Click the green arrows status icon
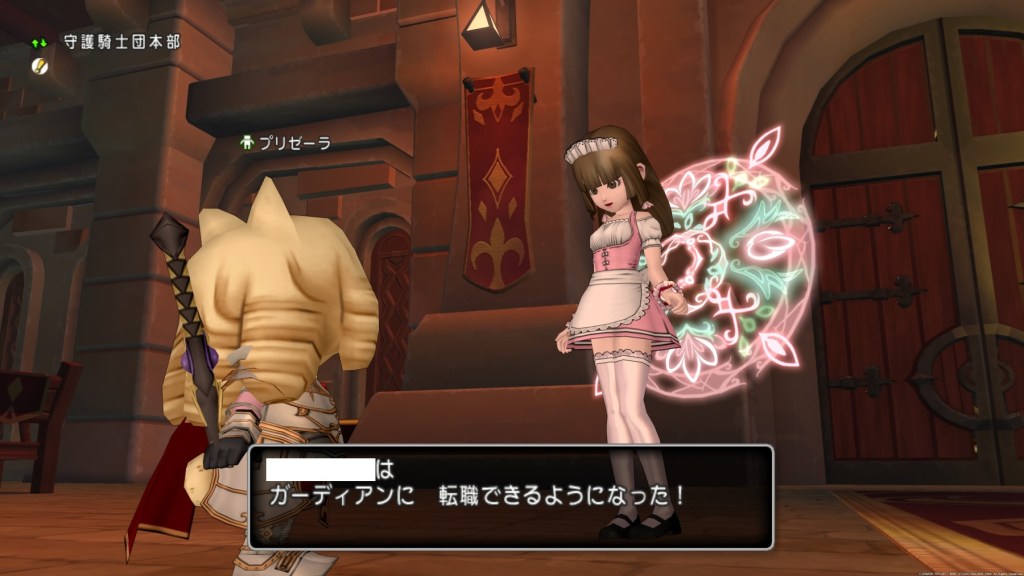This screenshot has width=1024, height=576. point(39,43)
